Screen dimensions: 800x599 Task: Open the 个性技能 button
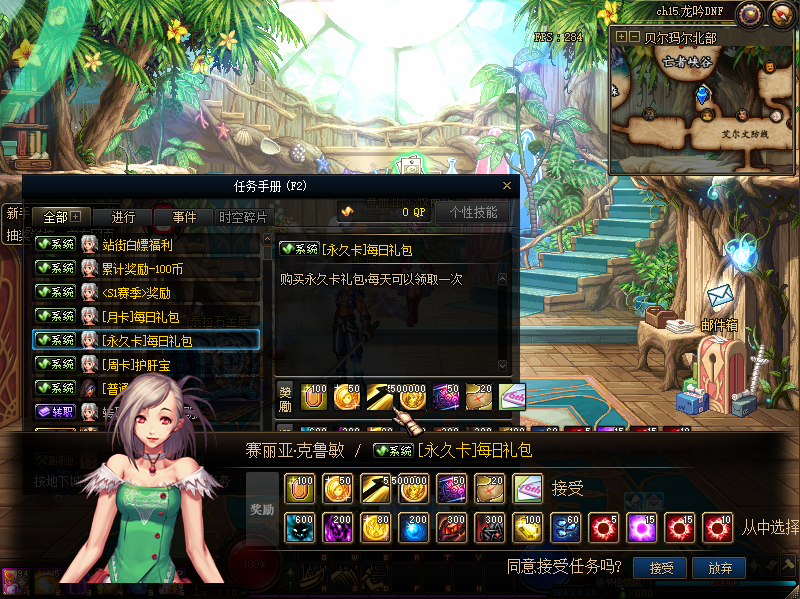(x=473, y=212)
